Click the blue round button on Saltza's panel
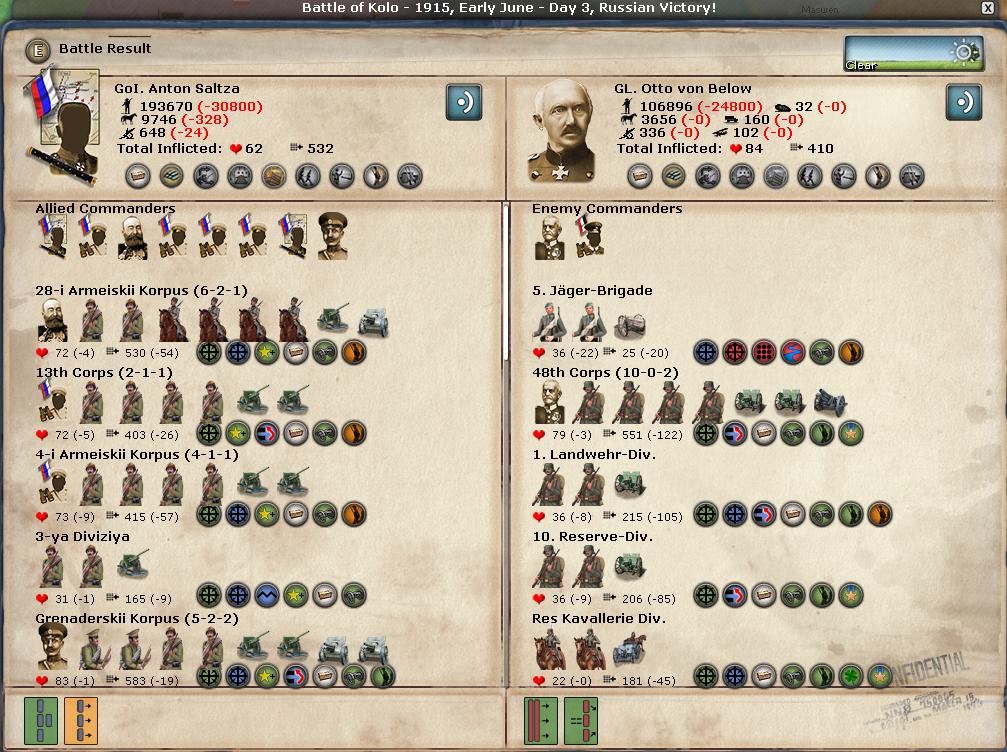Image resolution: width=1007 pixels, height=752 pixels. 464,102
